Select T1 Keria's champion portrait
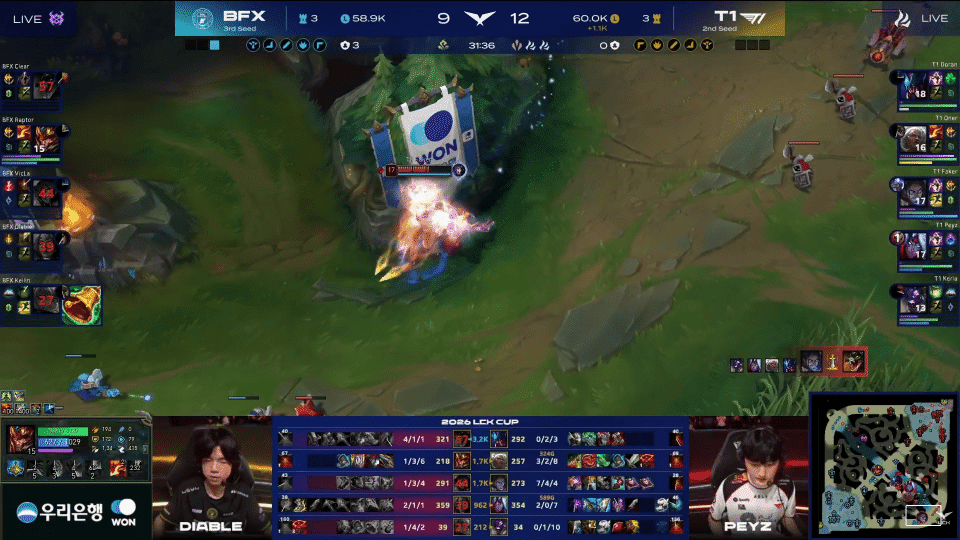Viewport: 960px width, 540px height. tap(914, 298)
